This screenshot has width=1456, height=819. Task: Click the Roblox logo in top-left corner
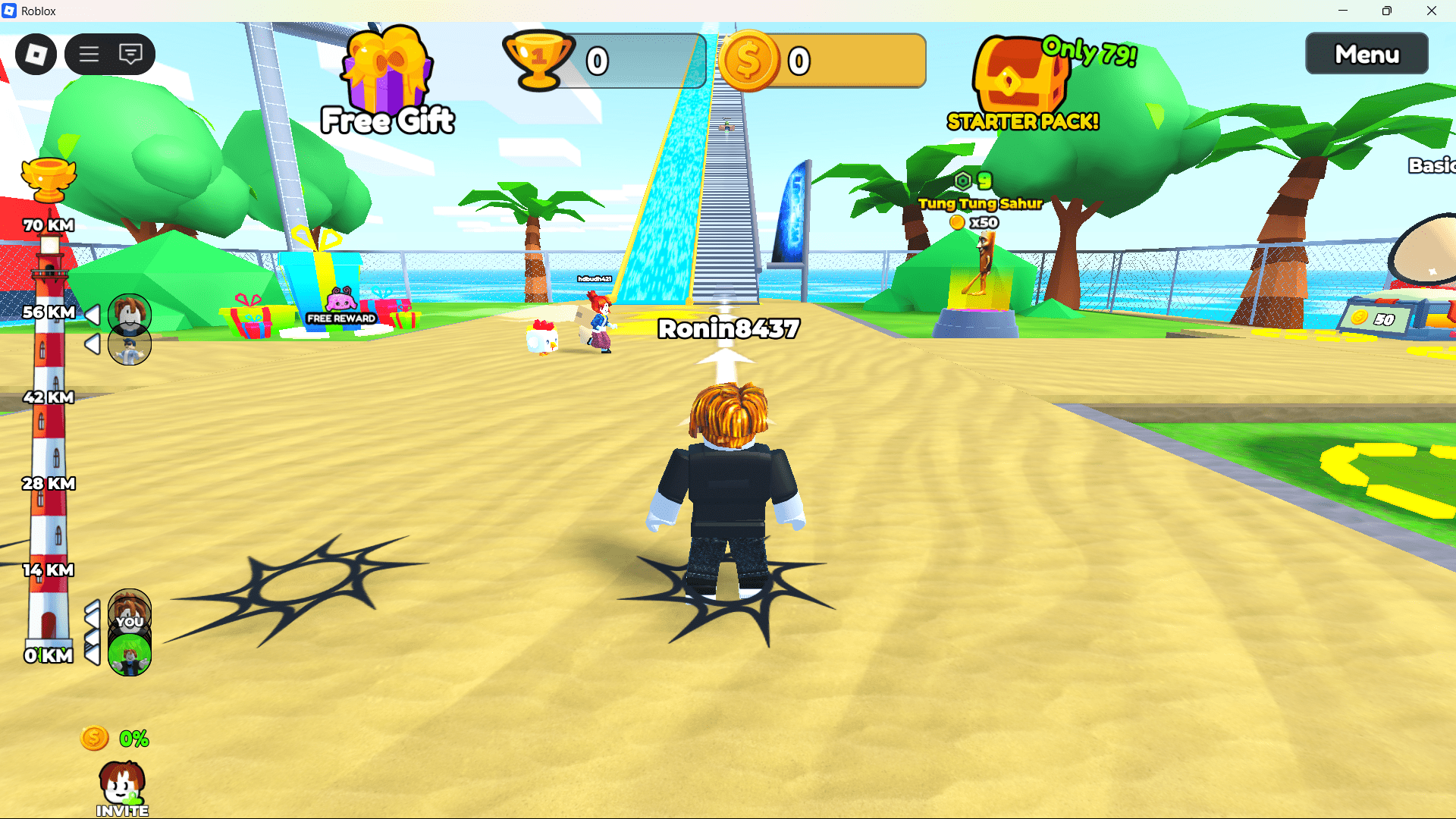click(x=36, y=54)
